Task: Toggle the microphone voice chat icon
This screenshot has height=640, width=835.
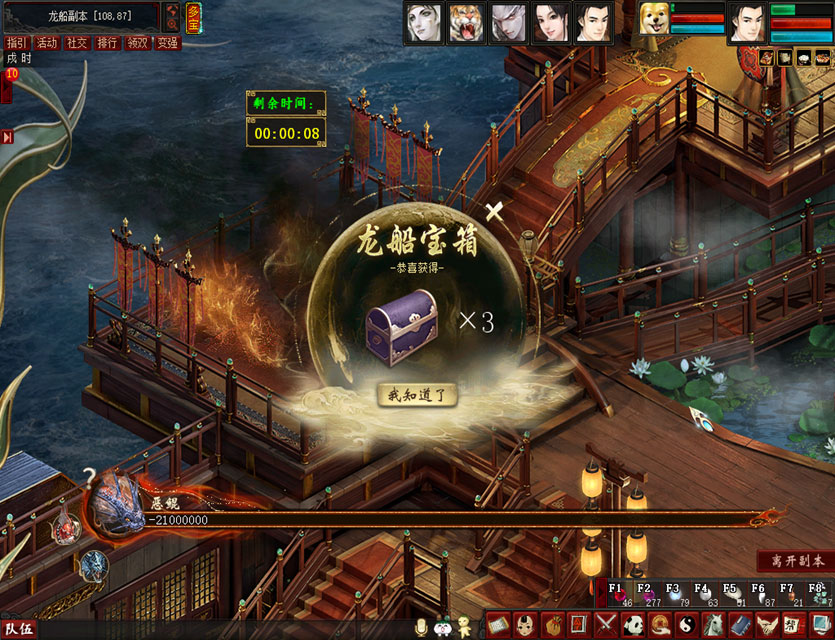Action: (422, 626)
